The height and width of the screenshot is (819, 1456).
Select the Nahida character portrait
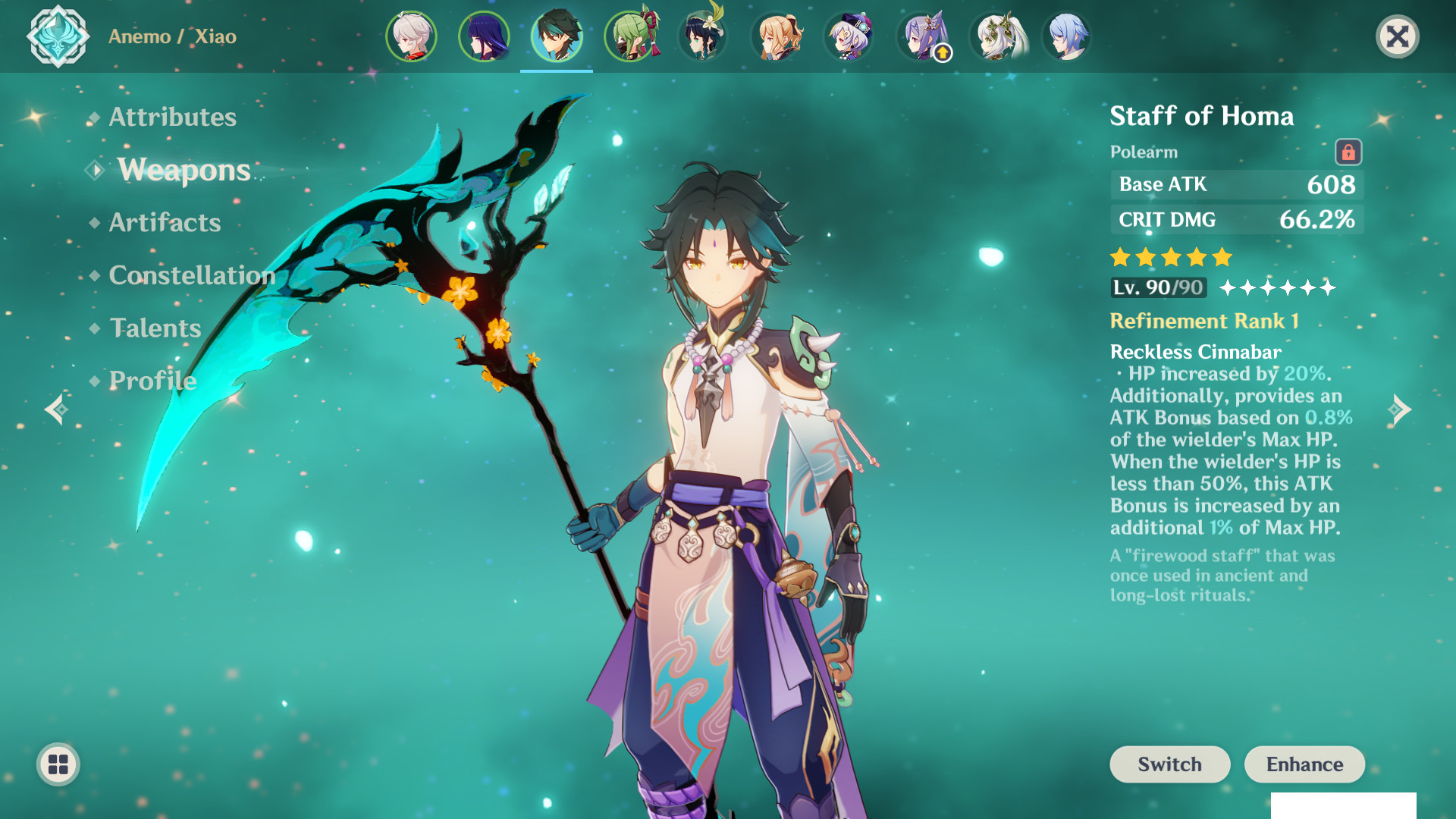pyautogui.click(x=994, y=36)
